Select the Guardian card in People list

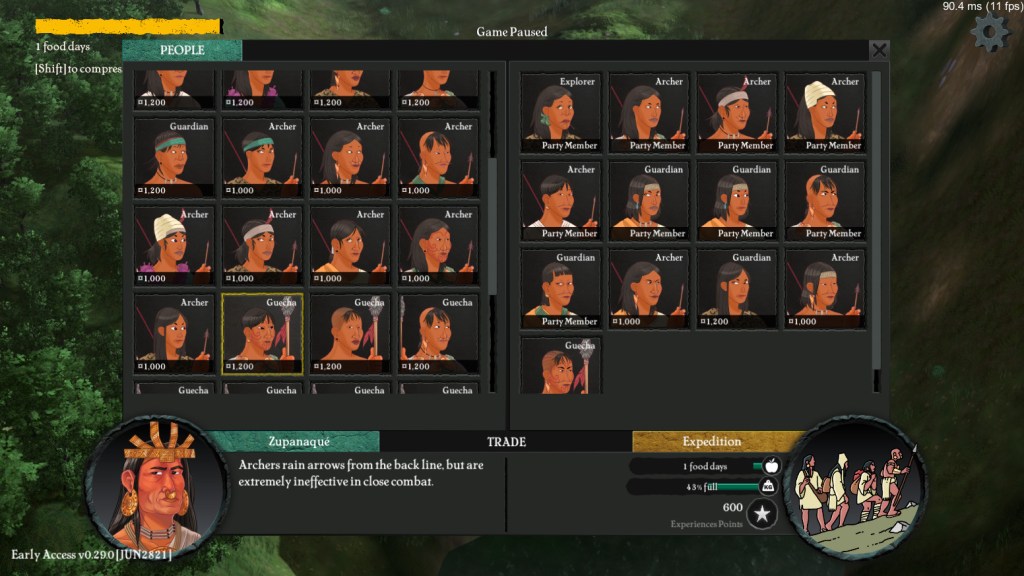[x=174, y=157]
